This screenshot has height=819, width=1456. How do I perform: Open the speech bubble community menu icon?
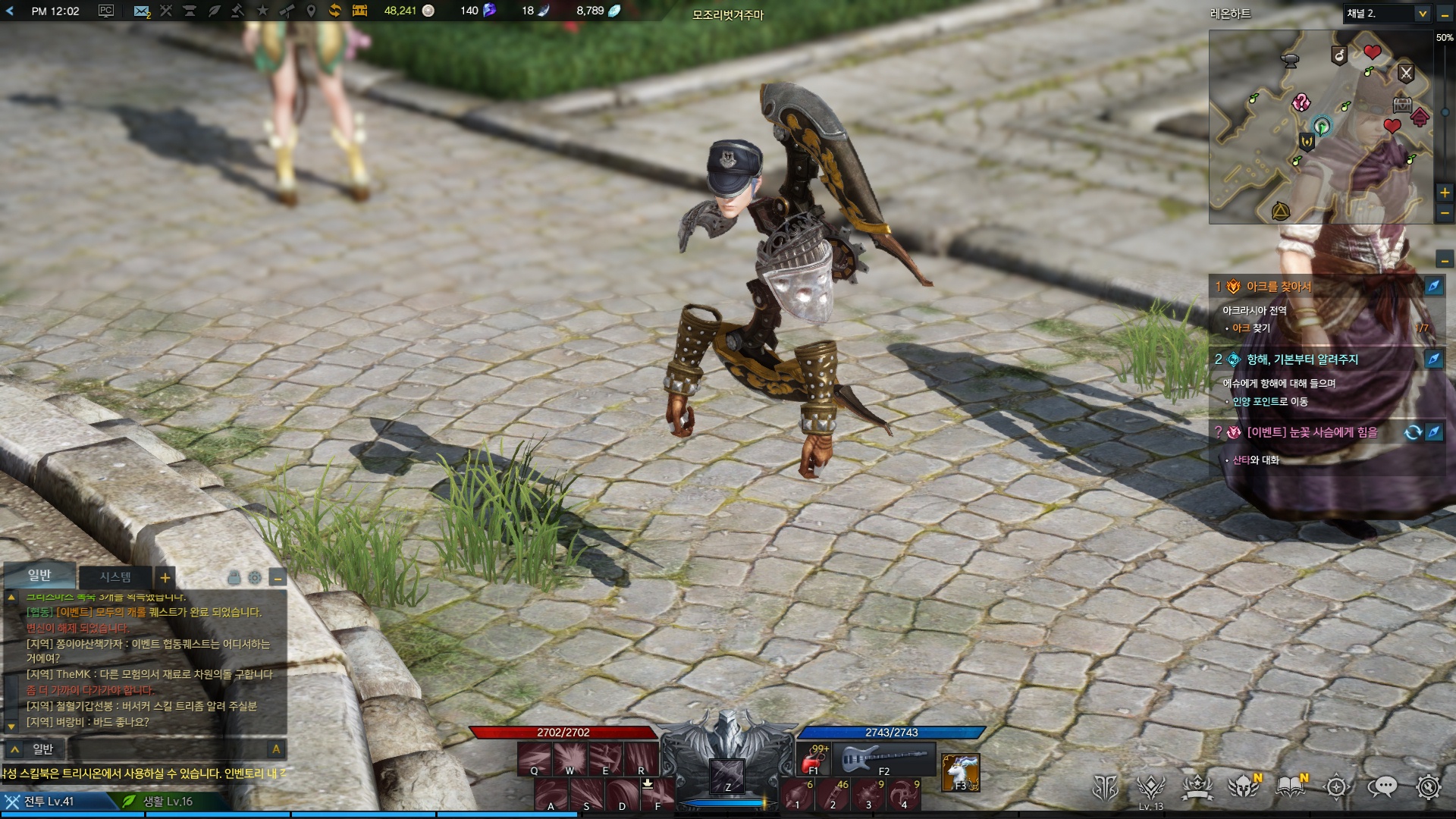1382,787
